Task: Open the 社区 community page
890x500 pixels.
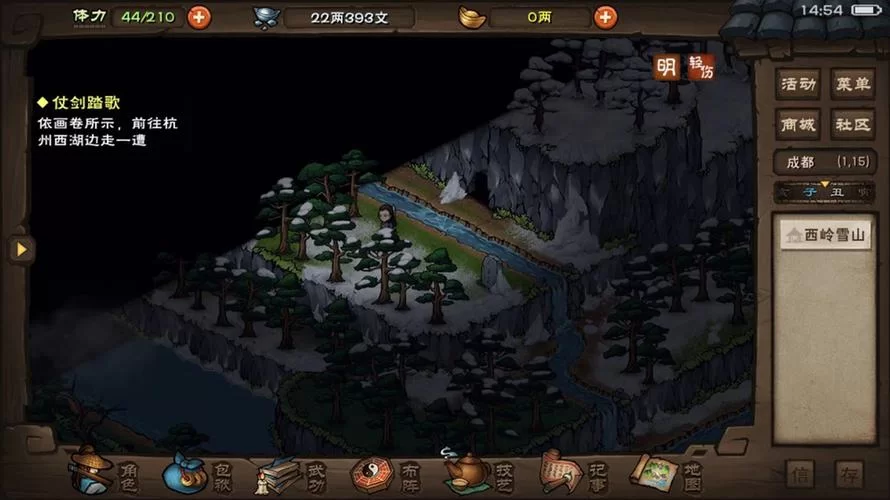Action: point(853,125)
